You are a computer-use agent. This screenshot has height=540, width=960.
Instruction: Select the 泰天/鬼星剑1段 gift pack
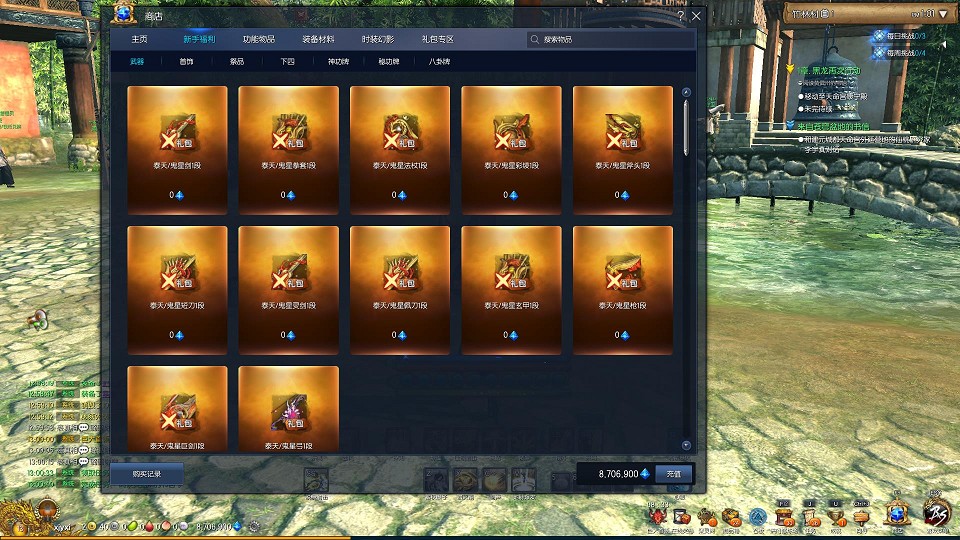pos(177,149)
